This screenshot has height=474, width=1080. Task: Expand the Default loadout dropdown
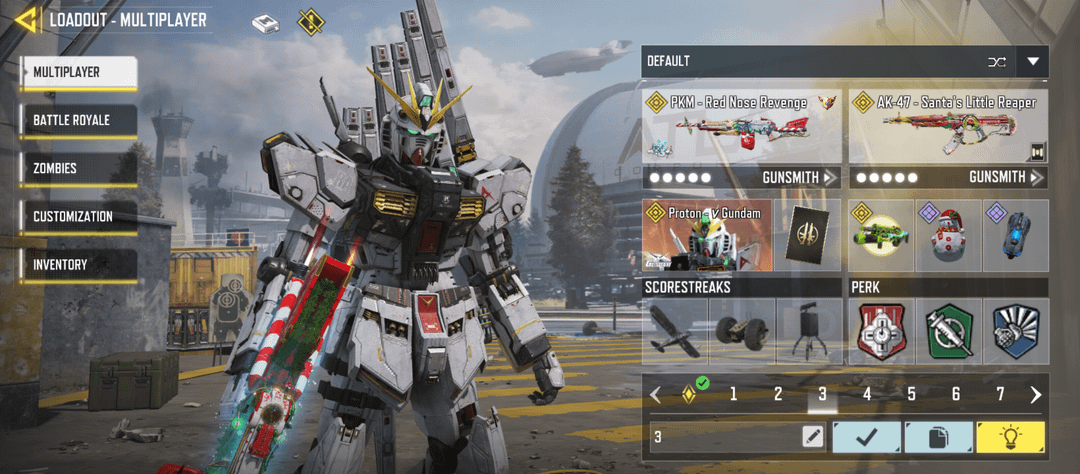[1033, 61]
